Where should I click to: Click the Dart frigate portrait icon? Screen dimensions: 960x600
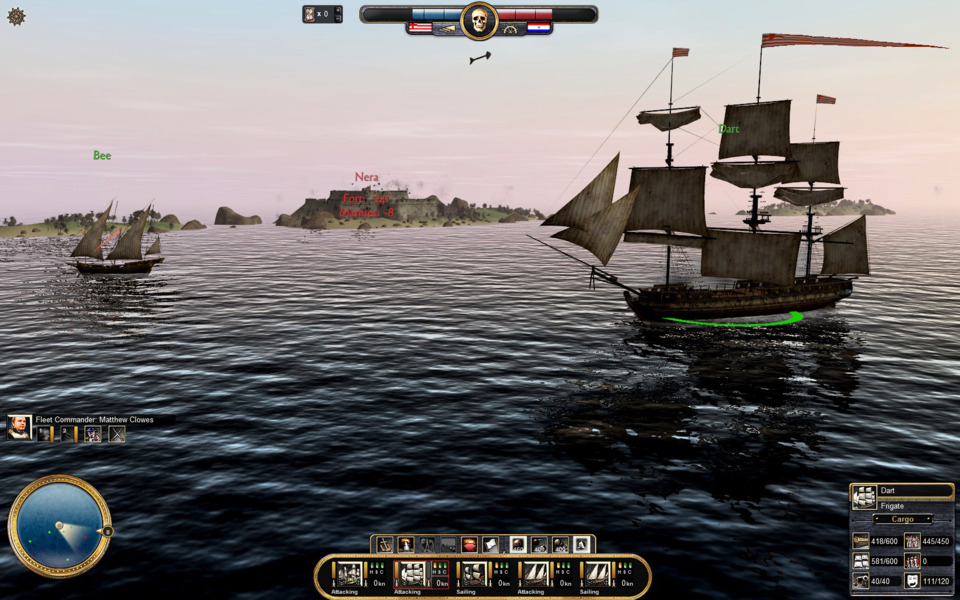[864, 498]
